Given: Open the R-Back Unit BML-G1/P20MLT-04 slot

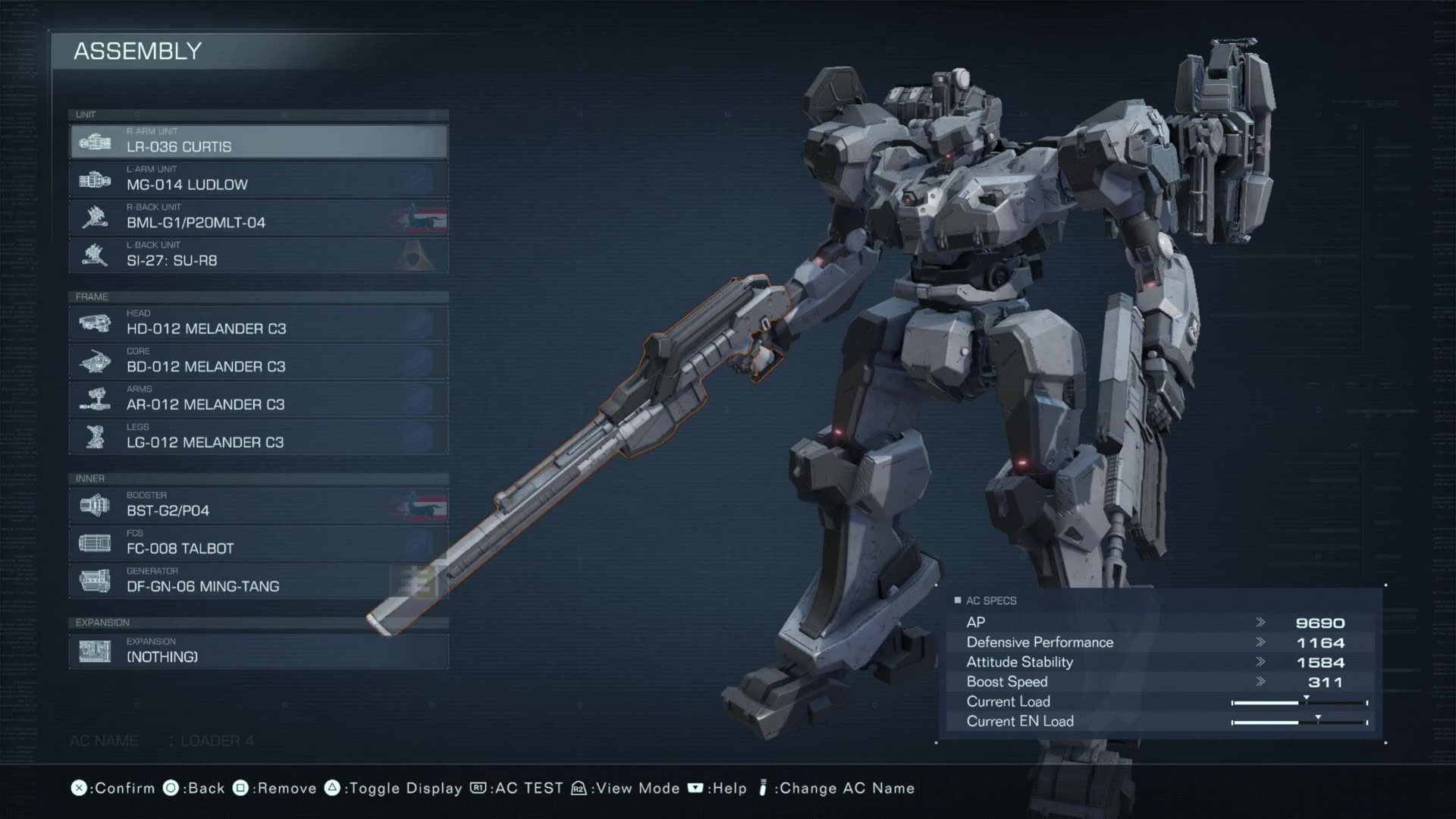Looking at the screenshot, I should (x=258, y=218).
